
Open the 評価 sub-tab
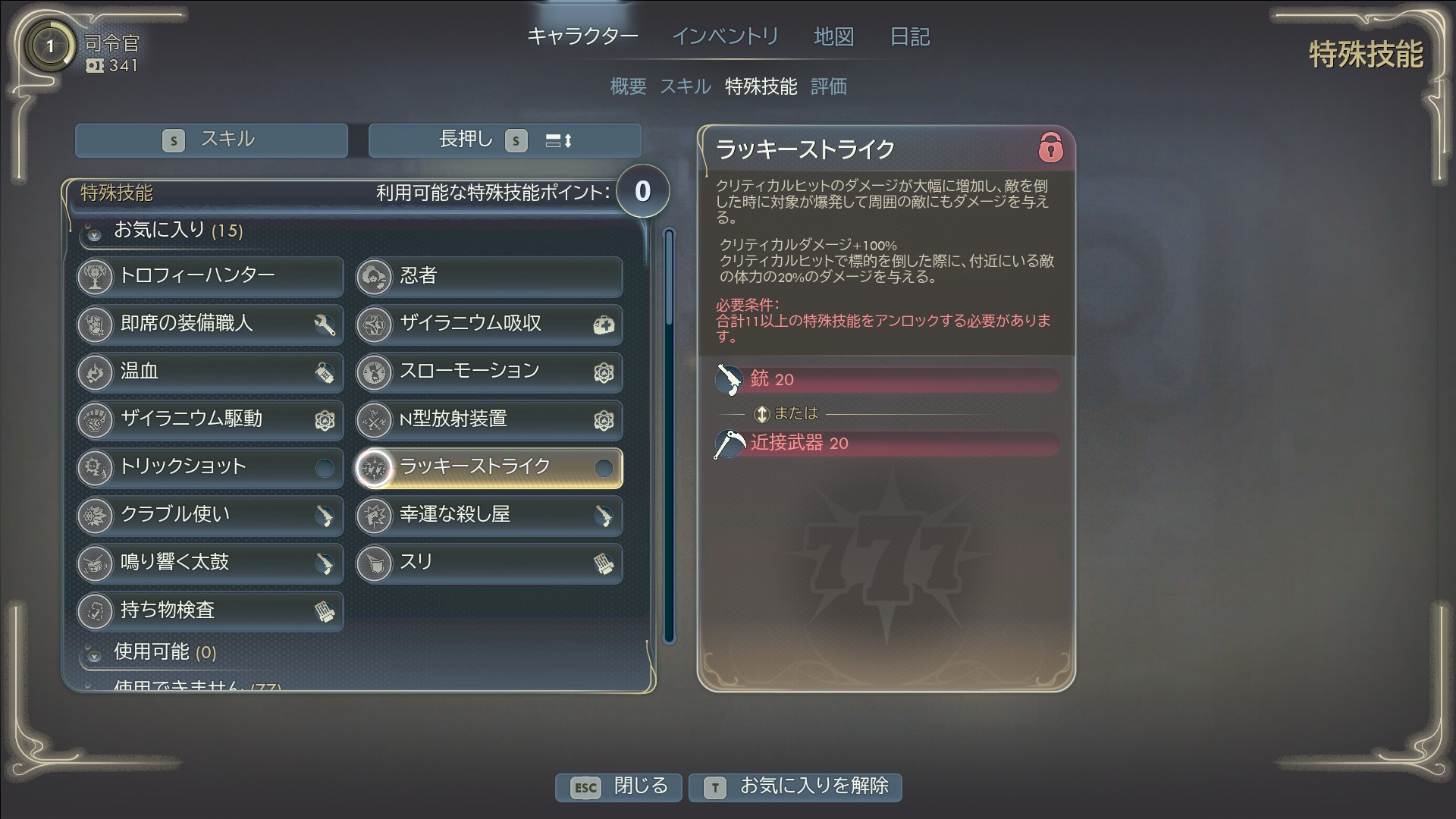tap(828, 86)
